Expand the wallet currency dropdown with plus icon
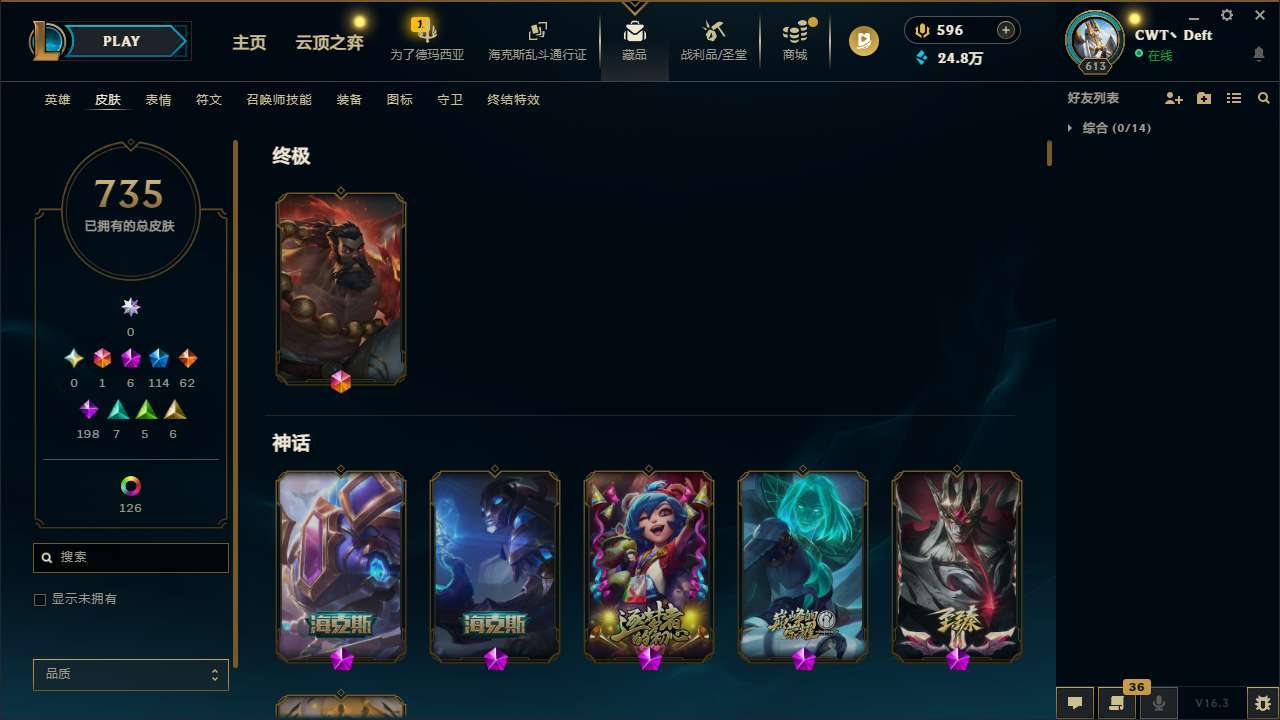 (1007, 30)
